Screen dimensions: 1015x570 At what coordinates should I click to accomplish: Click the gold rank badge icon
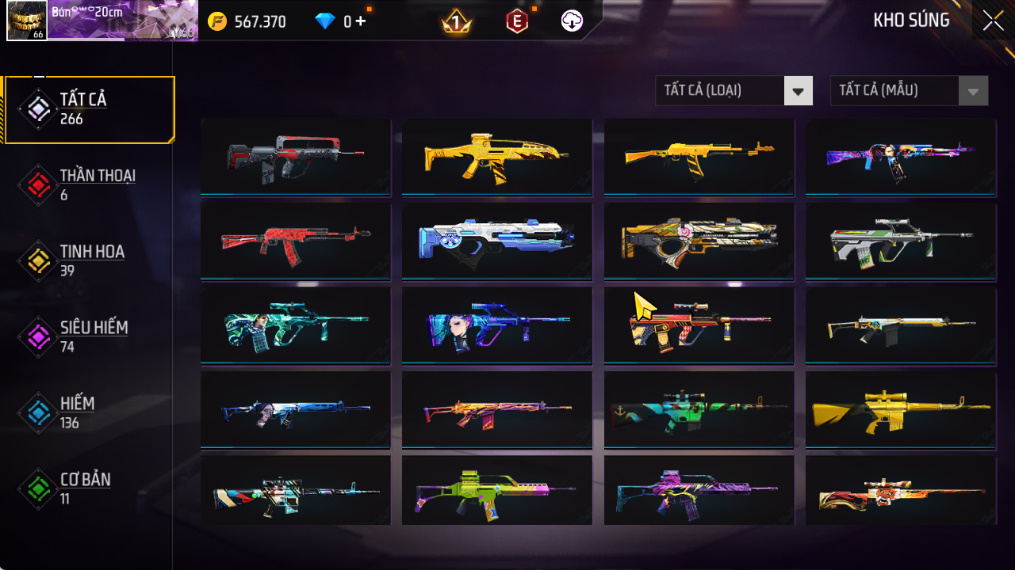[456, 21]
